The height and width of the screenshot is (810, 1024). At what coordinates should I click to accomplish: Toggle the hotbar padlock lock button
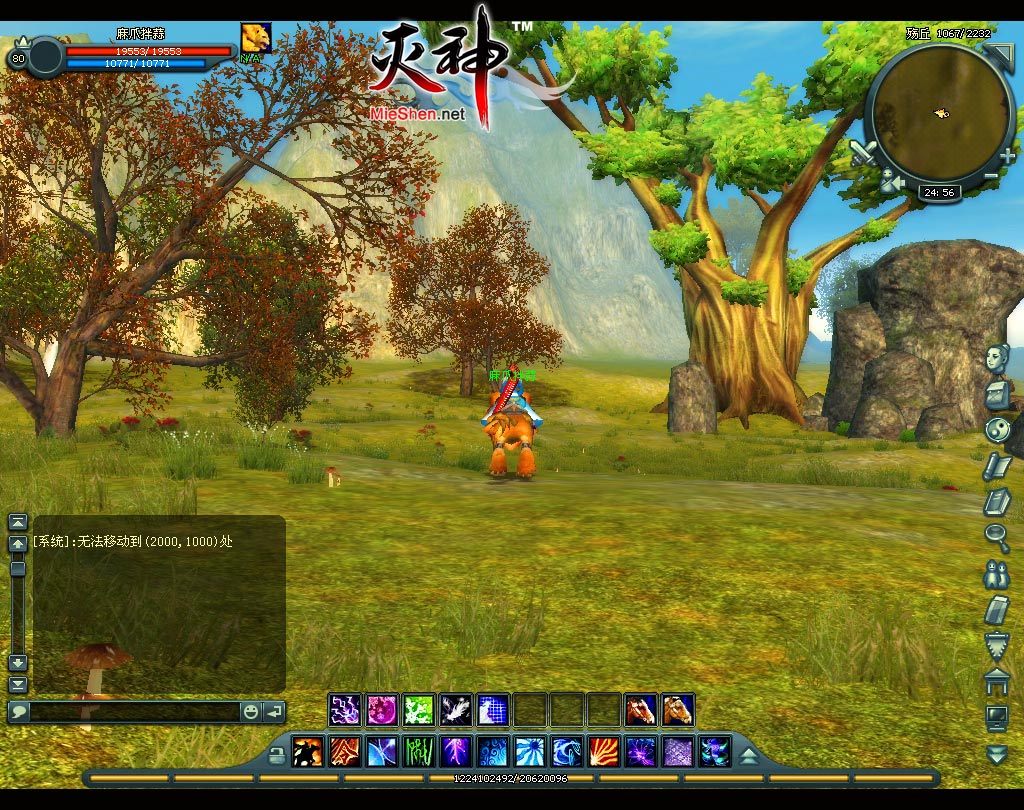point(277,752)
